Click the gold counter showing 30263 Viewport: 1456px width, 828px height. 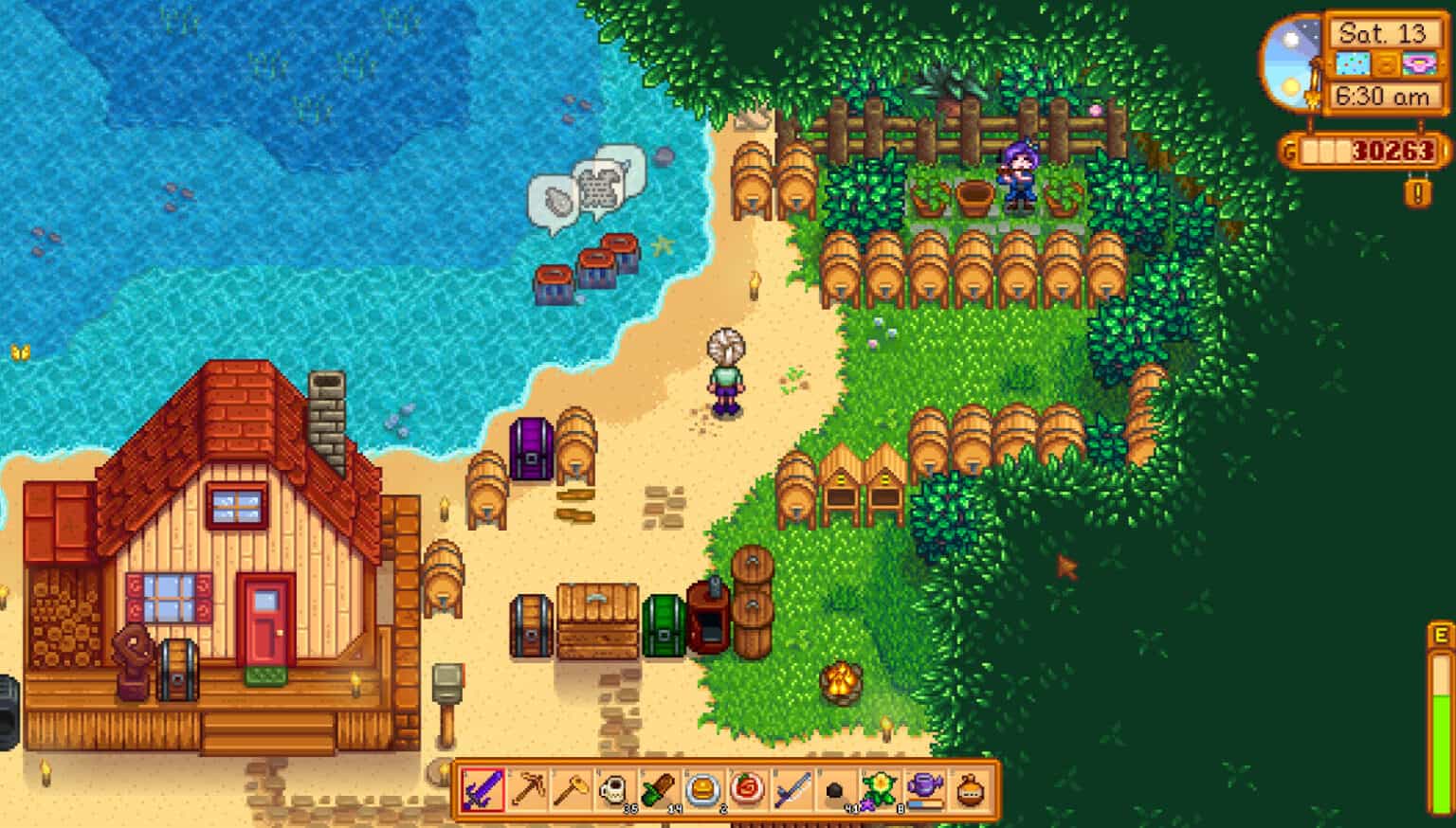pyautogui.click(x=1365, y=150)
